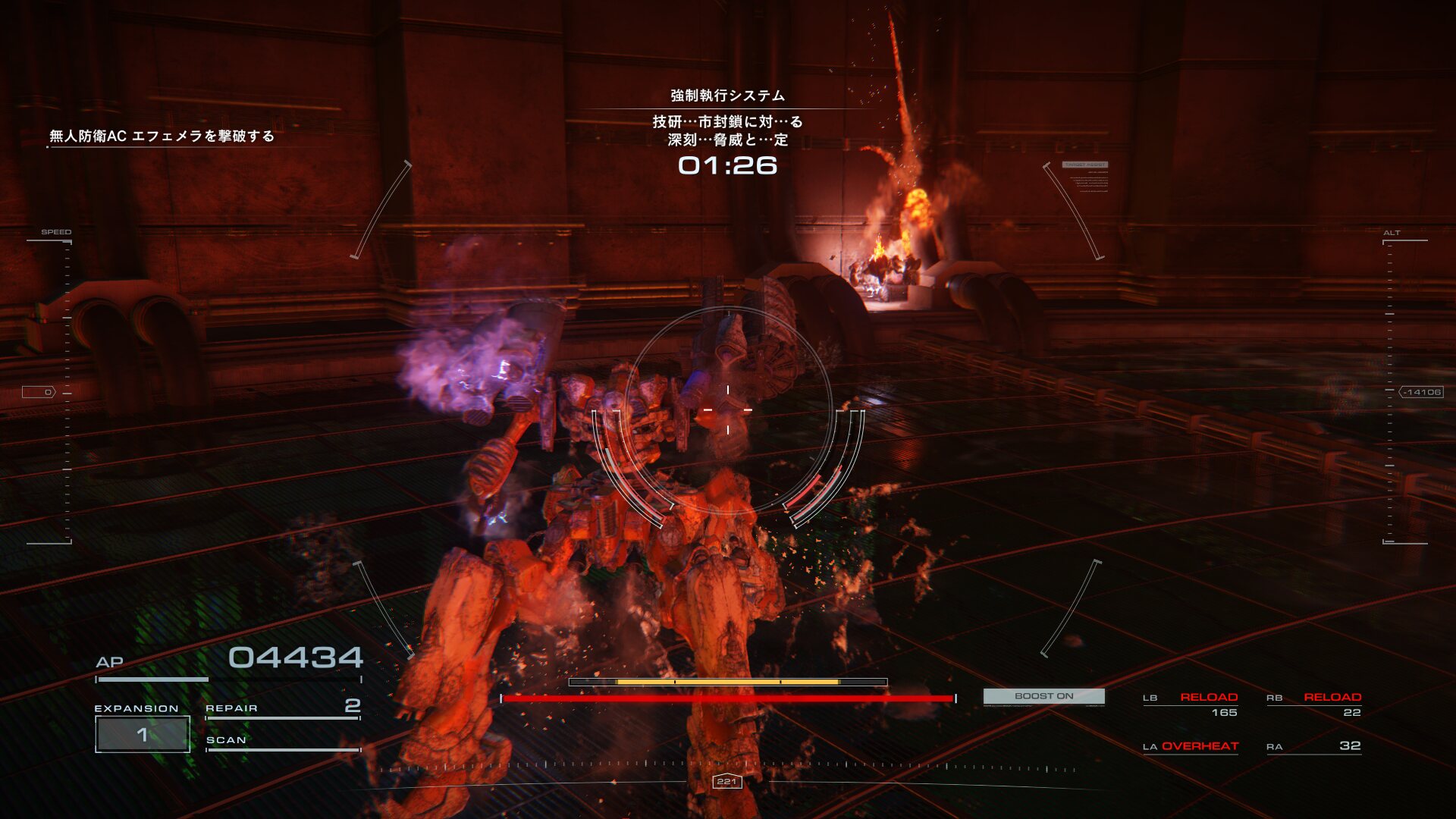Pick the RA weapon slot
Image resolution: width=1456 pixels, height=819 pixels.
(x=1313, y=747)
